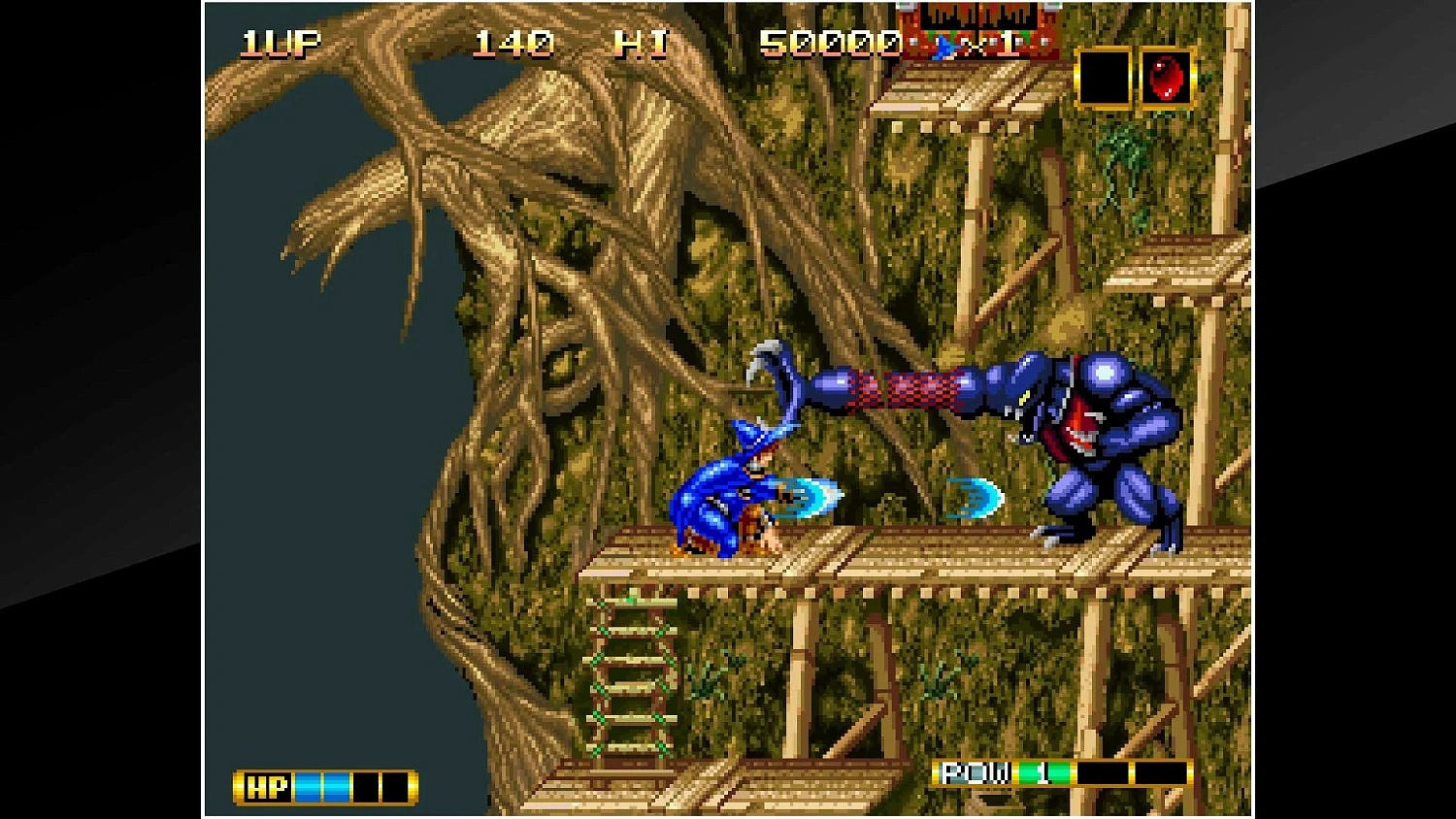Click the POW label on the power meter
This screenshot has width=1456, height=819.
pyautogui.click(x=975, y=773)
